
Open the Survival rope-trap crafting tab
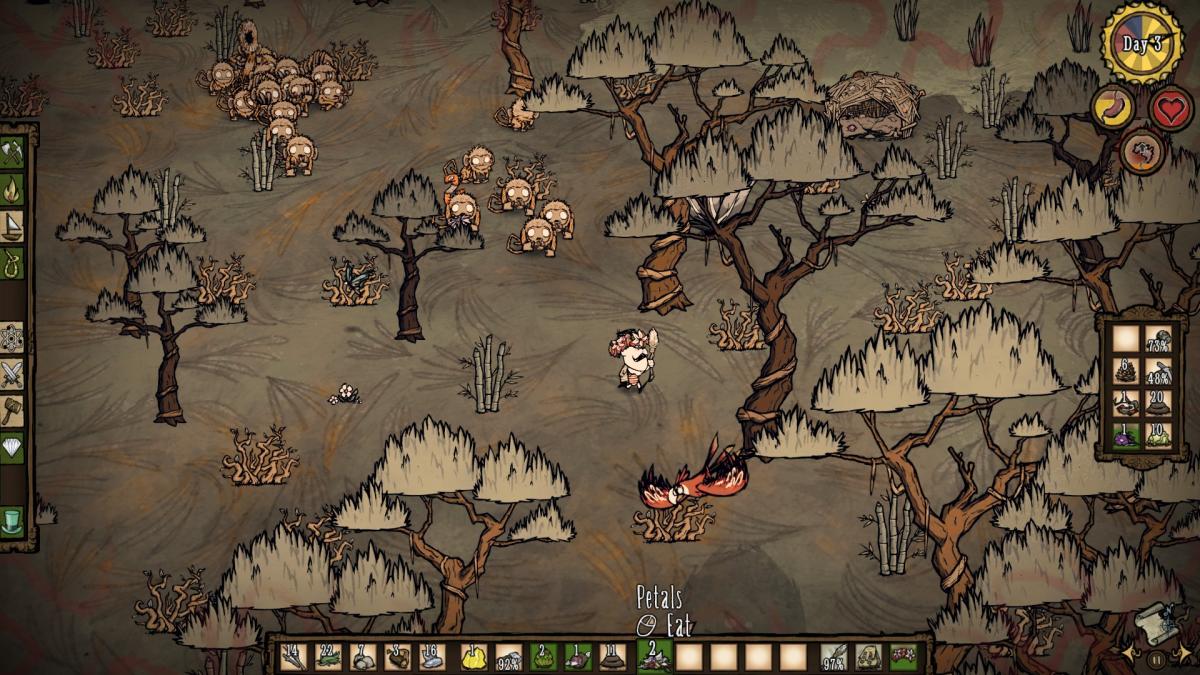14,259
